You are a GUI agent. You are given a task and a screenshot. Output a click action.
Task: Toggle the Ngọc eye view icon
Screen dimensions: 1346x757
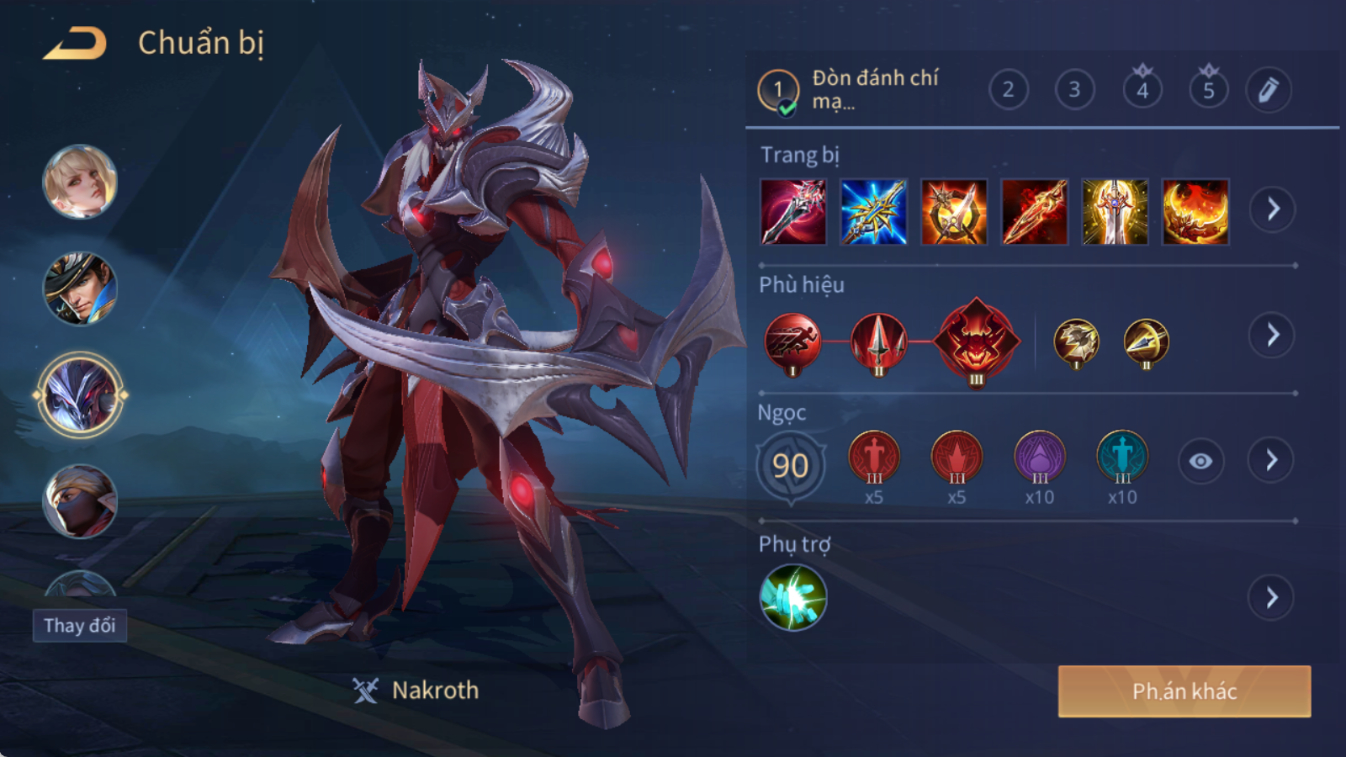[x=1200, y=461]
